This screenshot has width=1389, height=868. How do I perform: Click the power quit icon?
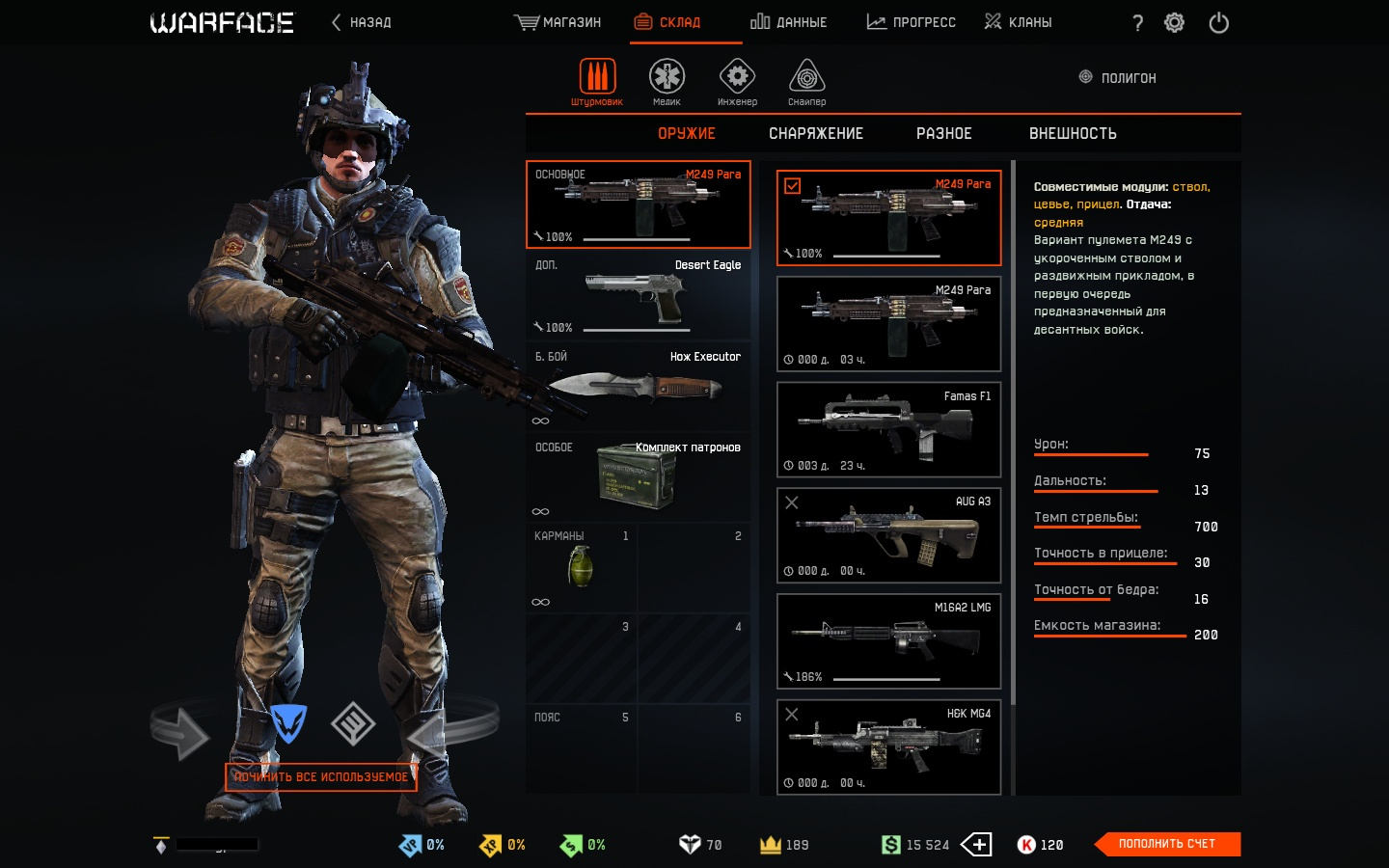pyautogui.click(x=1218, y=23)
